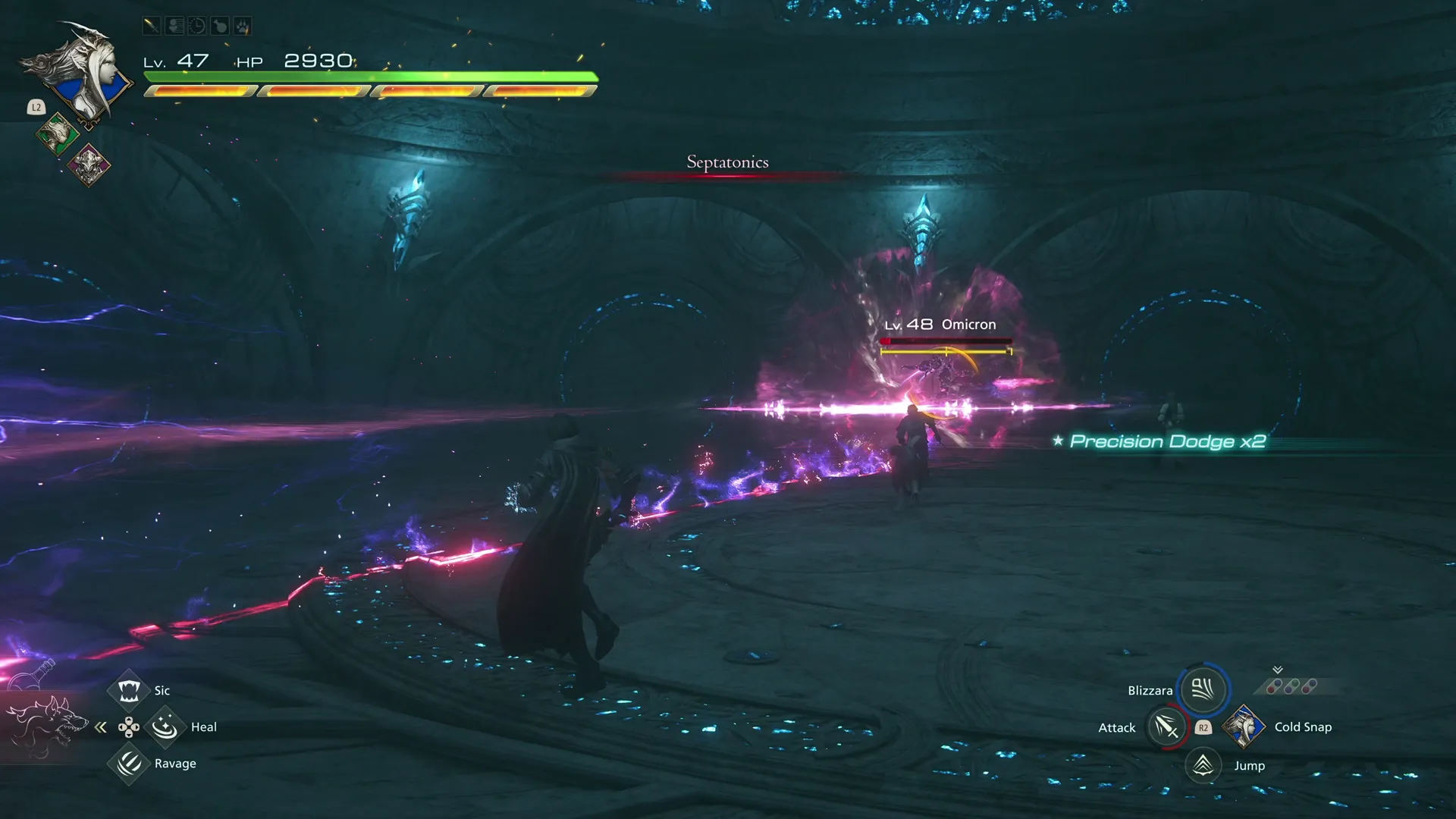Screen dimensions: 1456x819
Task: Open the d-pad command selector icon
Action: pyautogui.click(x=130, y=728)
